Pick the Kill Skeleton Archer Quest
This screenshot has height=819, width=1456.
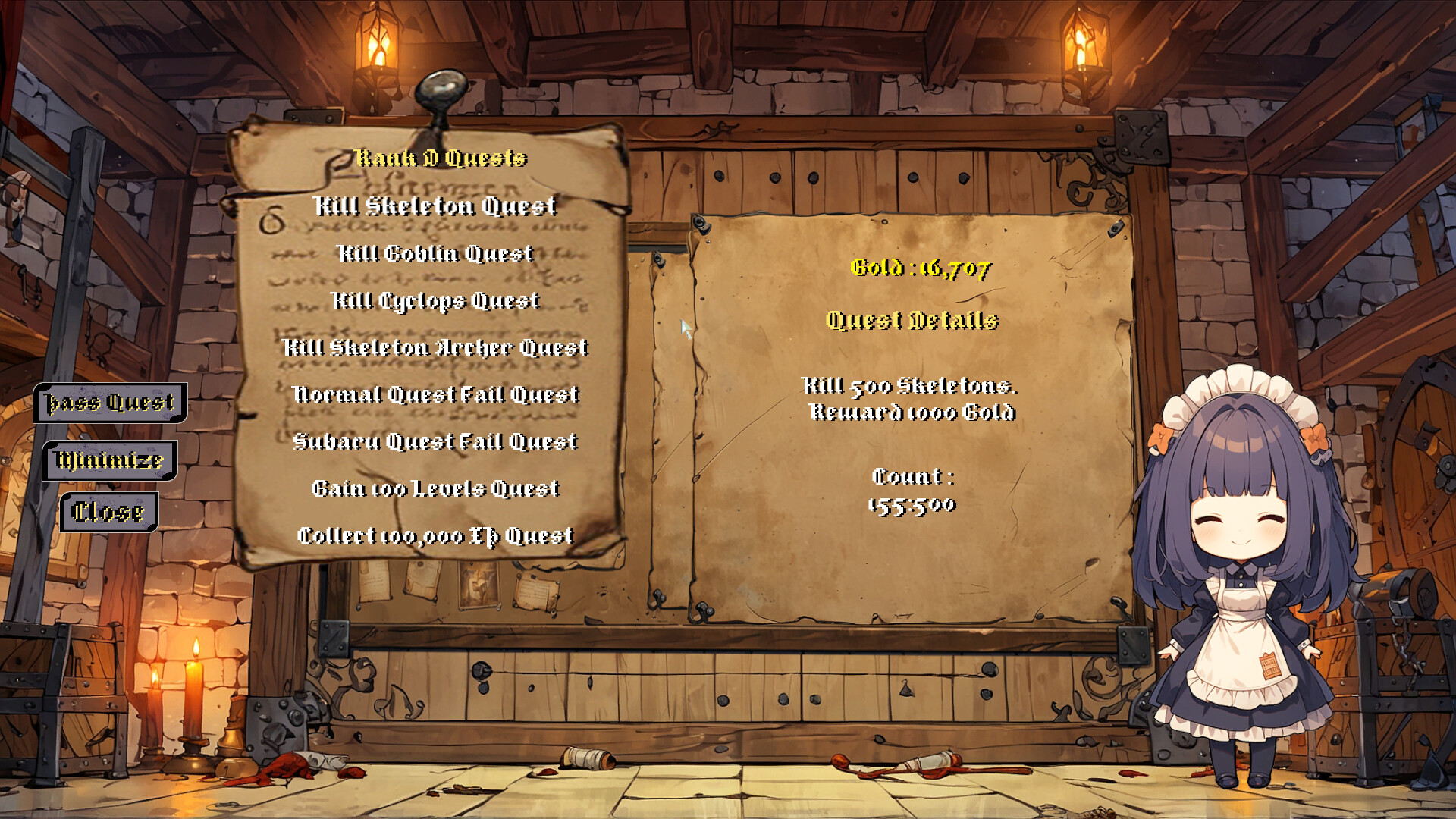point(435,347)
